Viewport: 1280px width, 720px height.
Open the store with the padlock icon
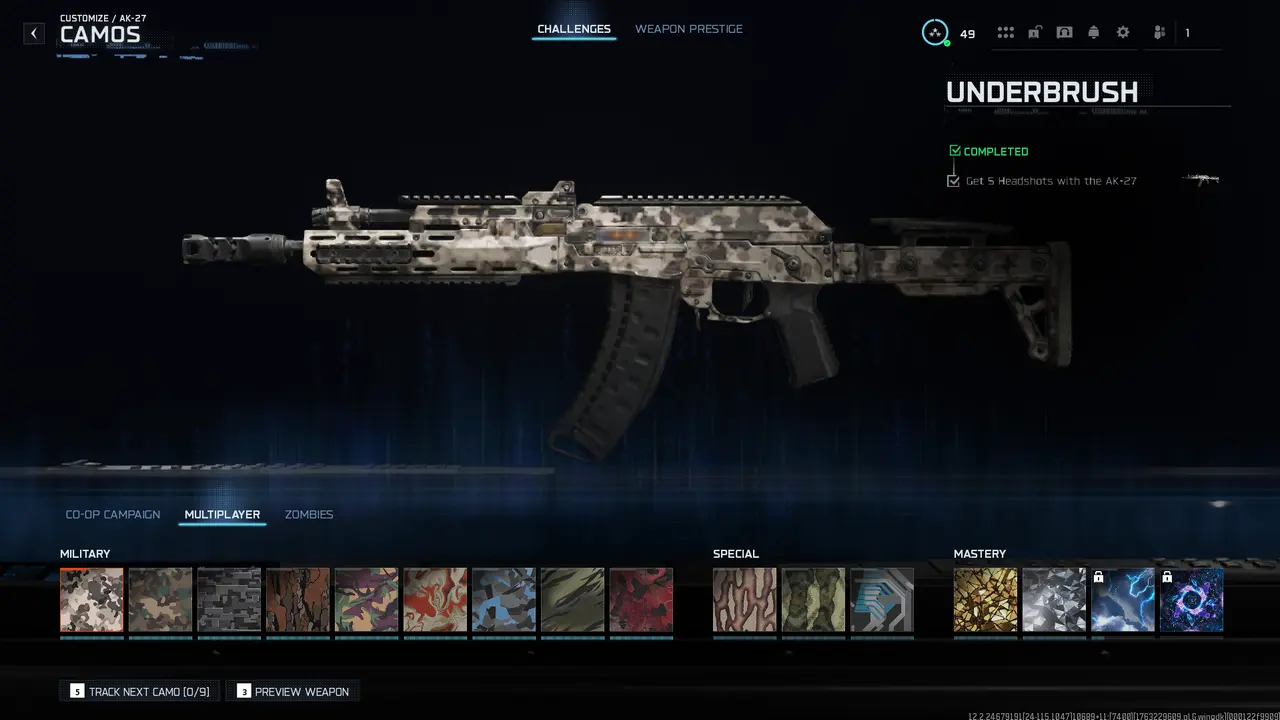[x=1034, y=31]
